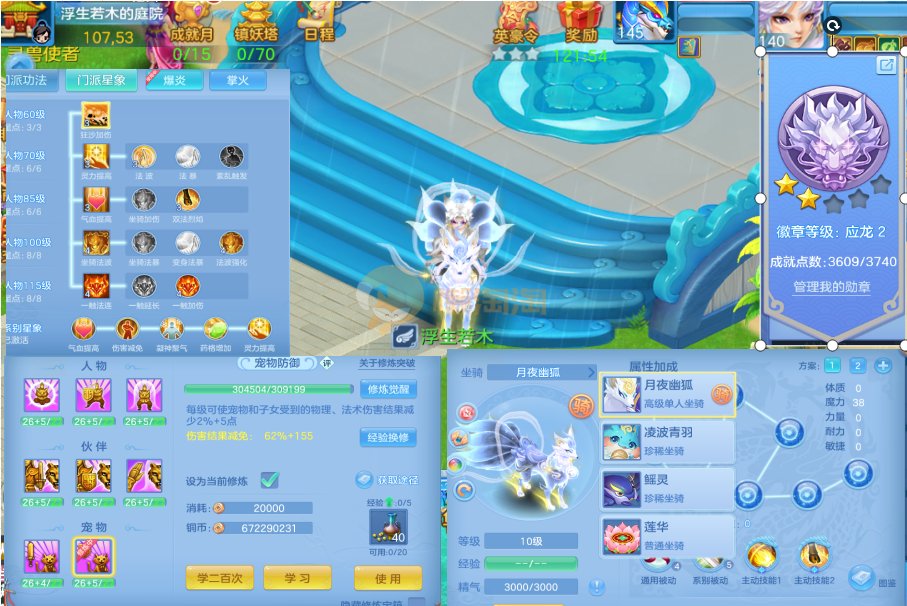The image size is (907, 606).
Task: Click 学二百次 to learn 200 times
Action: [x=220, y=578]
